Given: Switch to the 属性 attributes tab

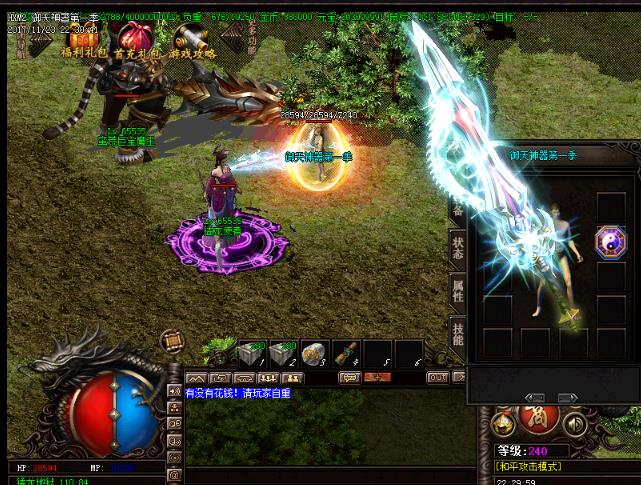Looking at the screenshot, I should click(x=457, y=291).
